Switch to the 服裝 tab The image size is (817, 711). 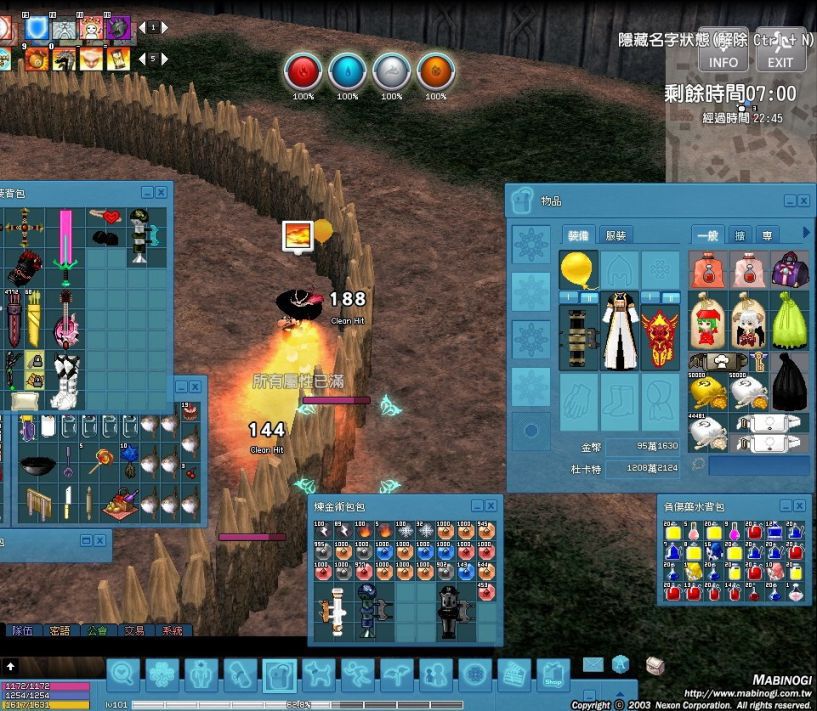[x=616, y=235]
